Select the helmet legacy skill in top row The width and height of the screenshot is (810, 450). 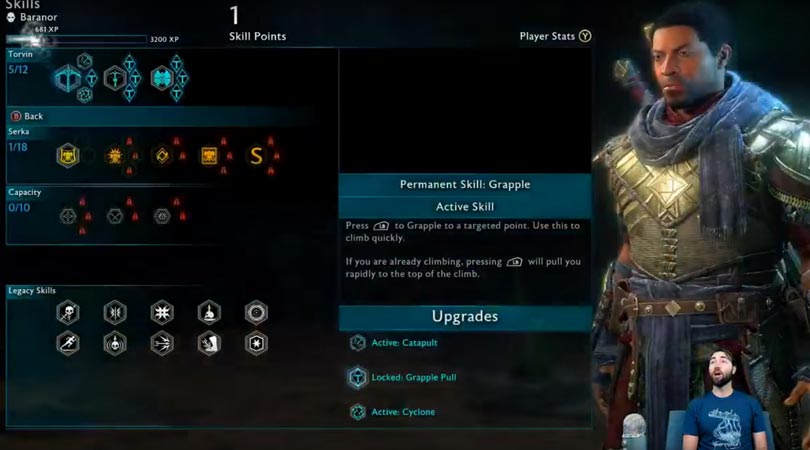coord(209,312)
